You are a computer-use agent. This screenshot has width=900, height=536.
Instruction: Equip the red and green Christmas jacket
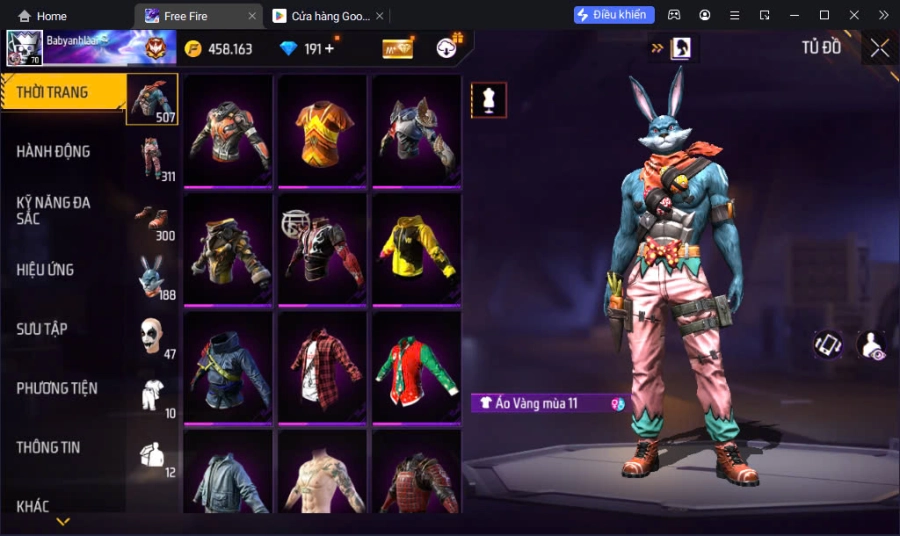tap(416, 366)
